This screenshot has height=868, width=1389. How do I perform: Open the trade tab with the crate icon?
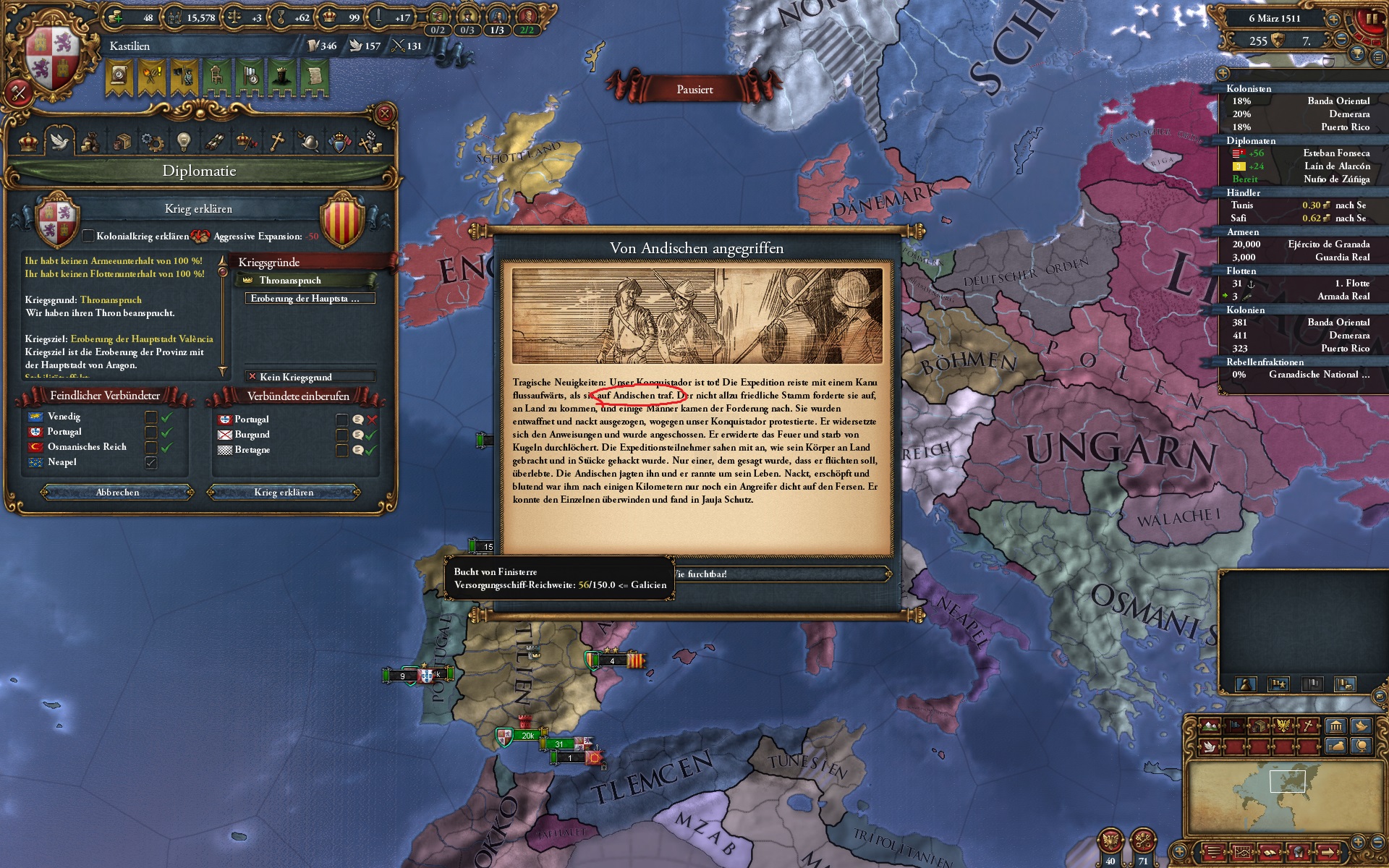pos(123,142)
